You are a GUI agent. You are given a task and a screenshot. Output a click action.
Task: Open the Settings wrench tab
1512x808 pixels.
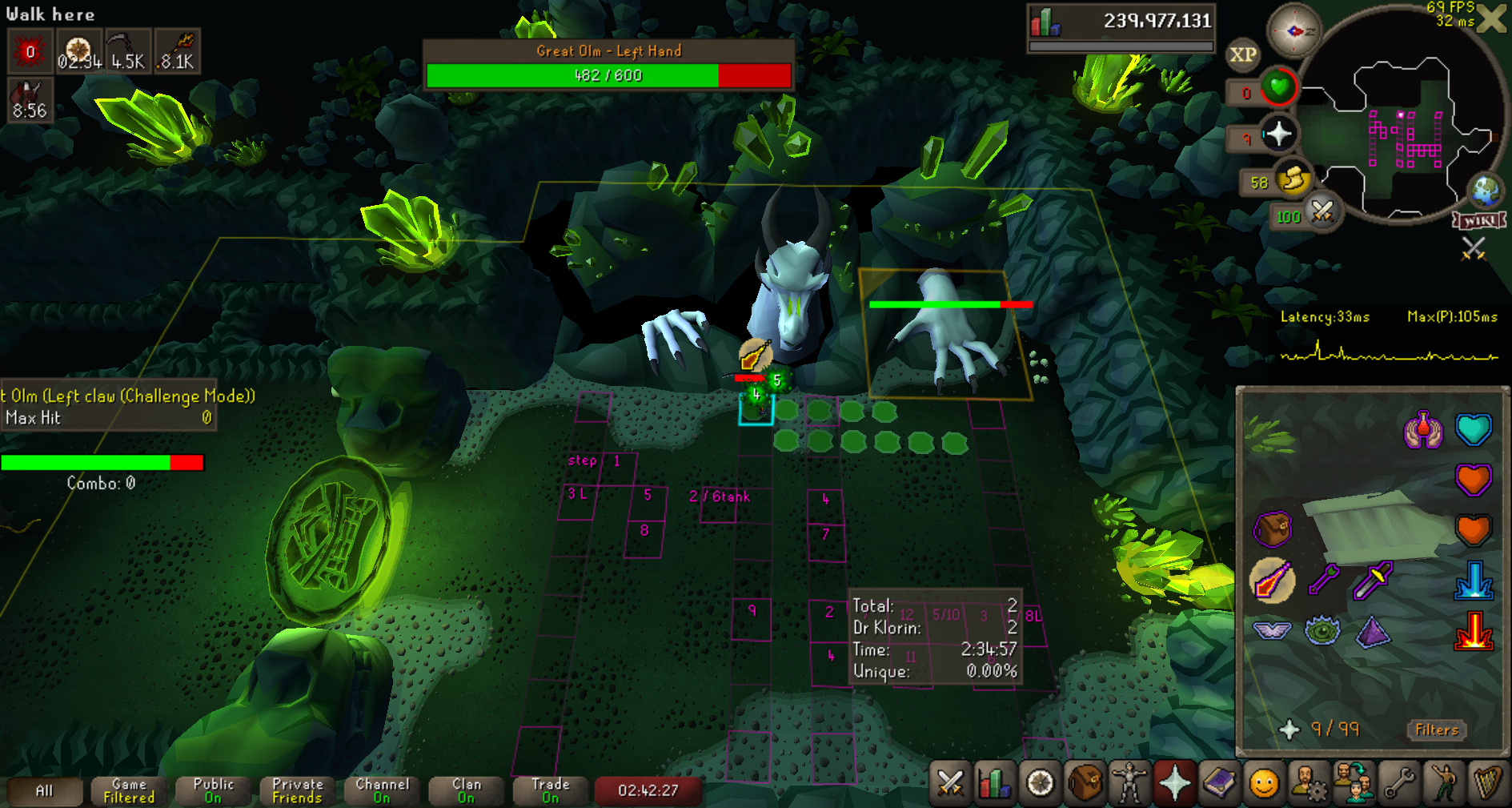(1399, 783)
